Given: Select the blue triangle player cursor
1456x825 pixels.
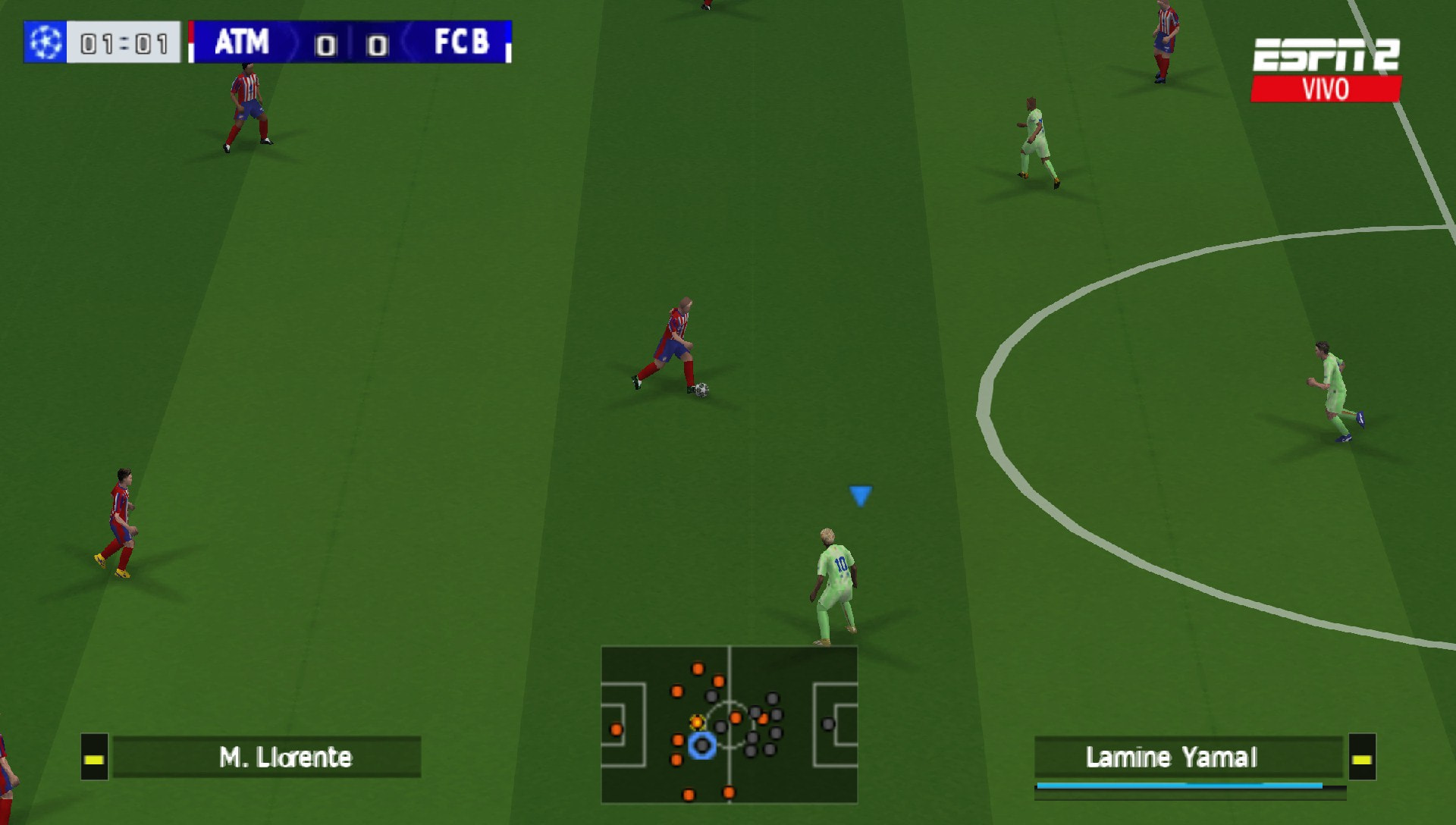Looking at the screenshot, I should coord(859,497).
